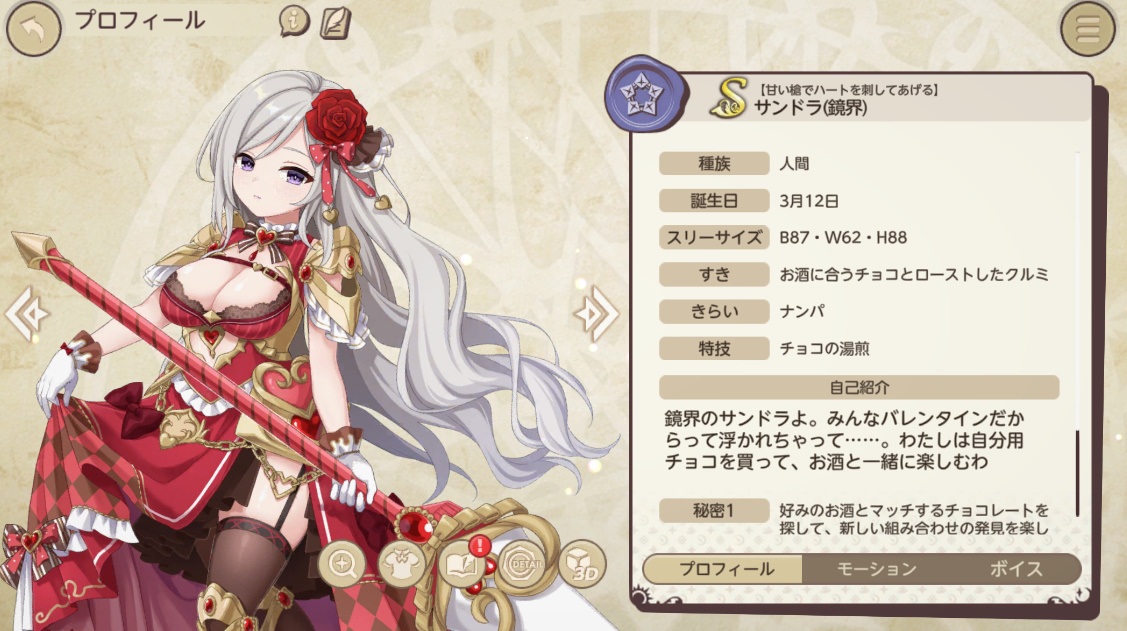Open the quill note icon beside info

pyautogui.click(x=335, y=21)
